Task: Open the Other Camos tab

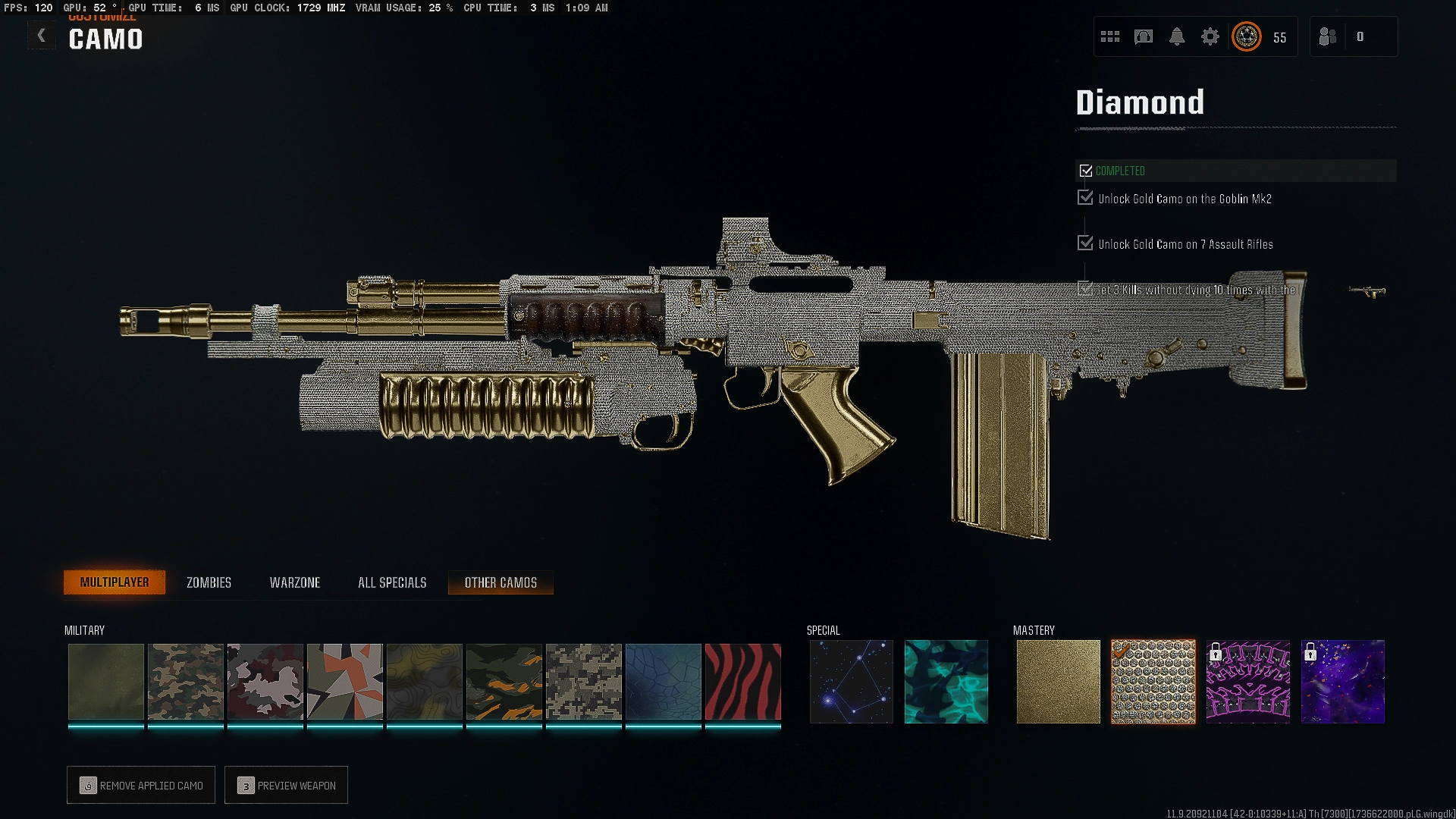Action: tap(500, 582)
